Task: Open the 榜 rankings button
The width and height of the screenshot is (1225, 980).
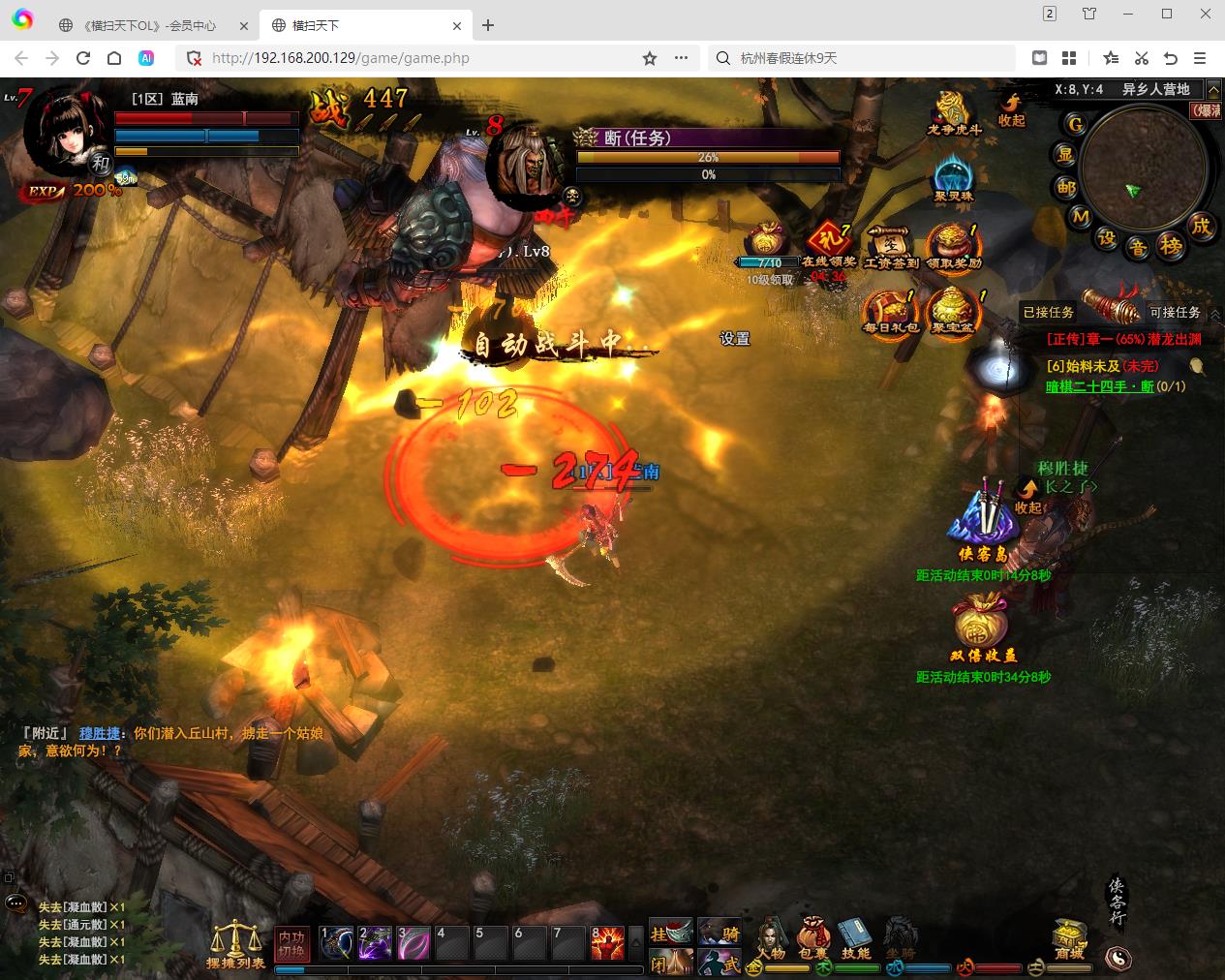Action: click(x=1171, y=247)
